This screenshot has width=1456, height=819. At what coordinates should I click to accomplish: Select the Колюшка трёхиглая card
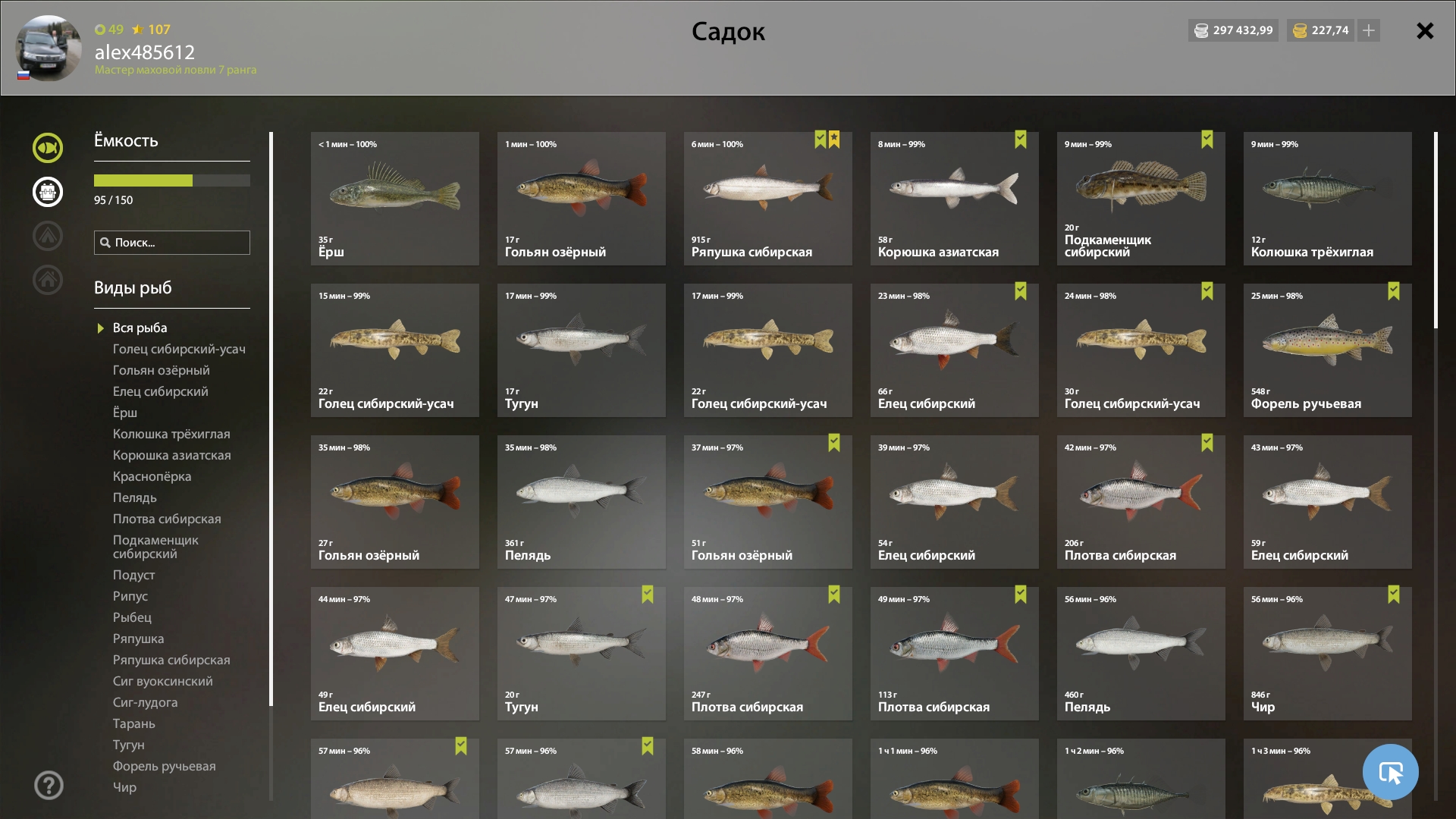(1327, 199)
